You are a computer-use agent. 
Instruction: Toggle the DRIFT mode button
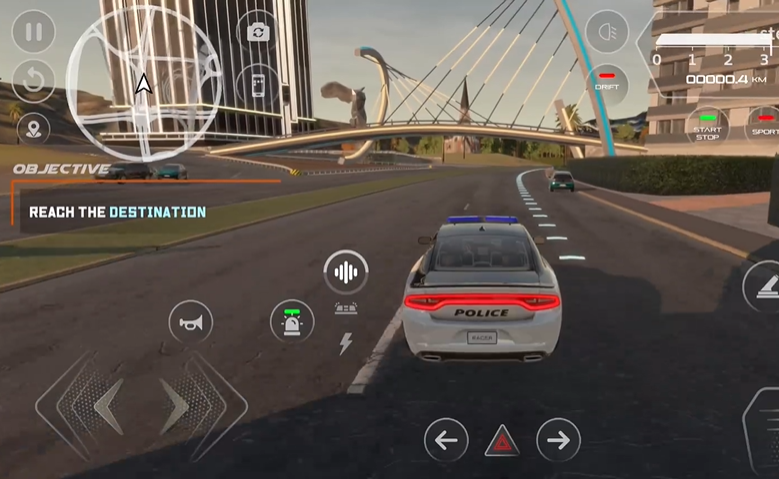[606, 82]
